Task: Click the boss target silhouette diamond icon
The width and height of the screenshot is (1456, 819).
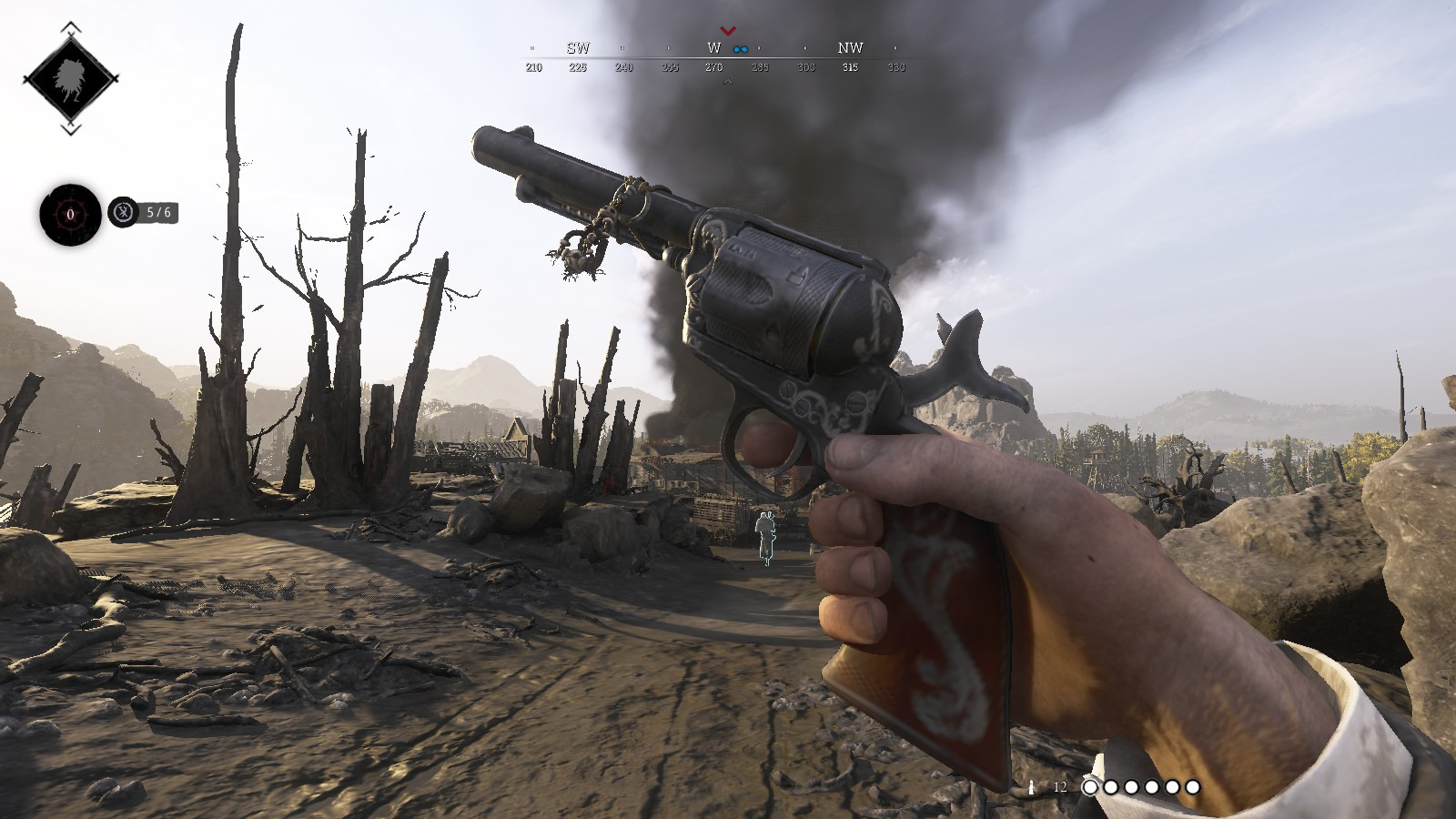Action: 70,79
